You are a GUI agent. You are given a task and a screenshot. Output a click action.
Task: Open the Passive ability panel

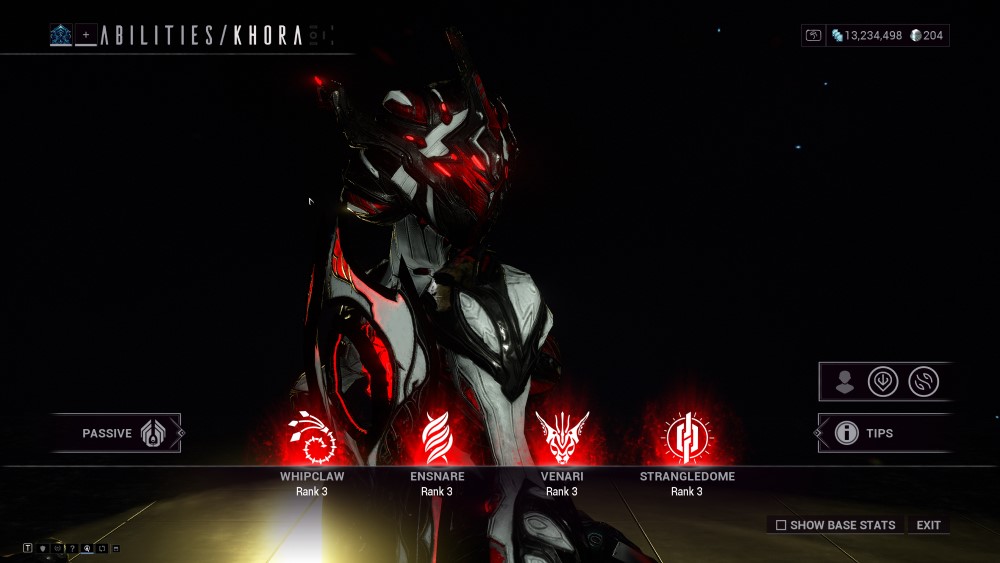(x=117, y=433)
